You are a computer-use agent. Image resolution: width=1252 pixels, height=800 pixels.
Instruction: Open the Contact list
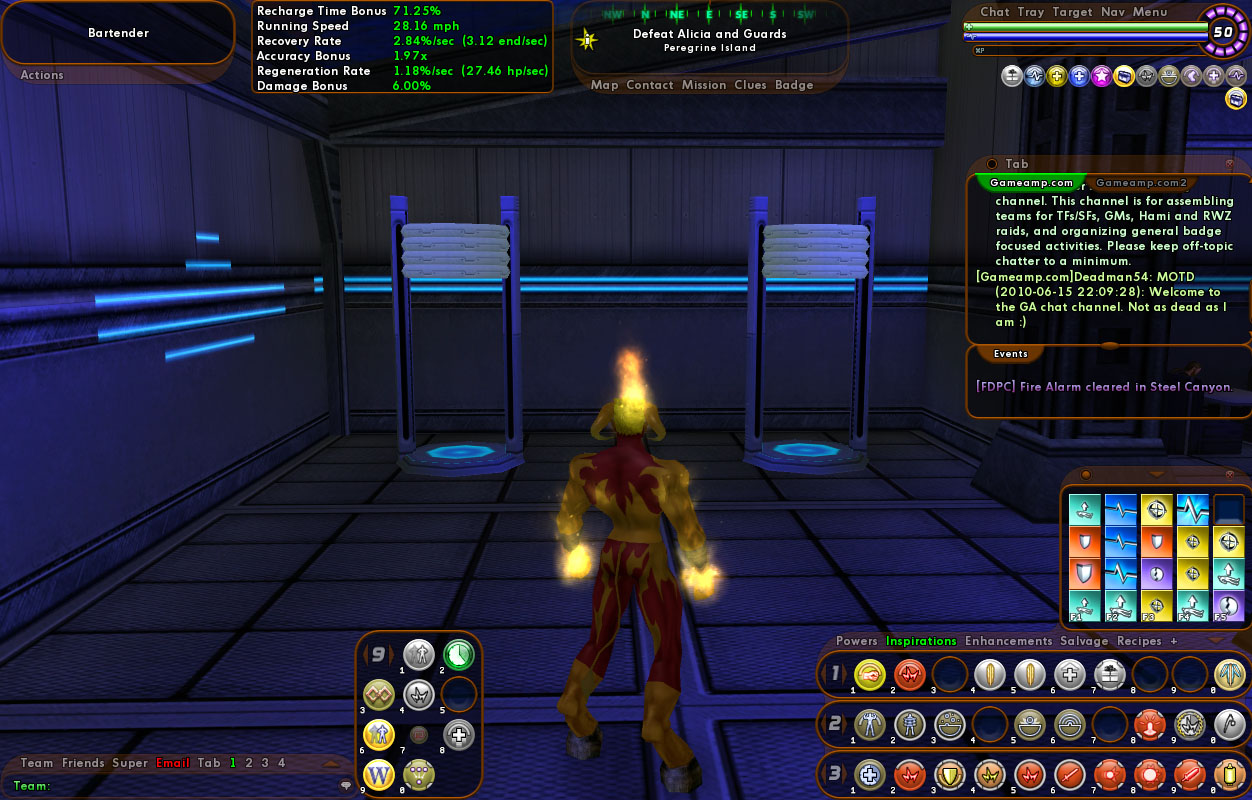click(x=649, y=85)
